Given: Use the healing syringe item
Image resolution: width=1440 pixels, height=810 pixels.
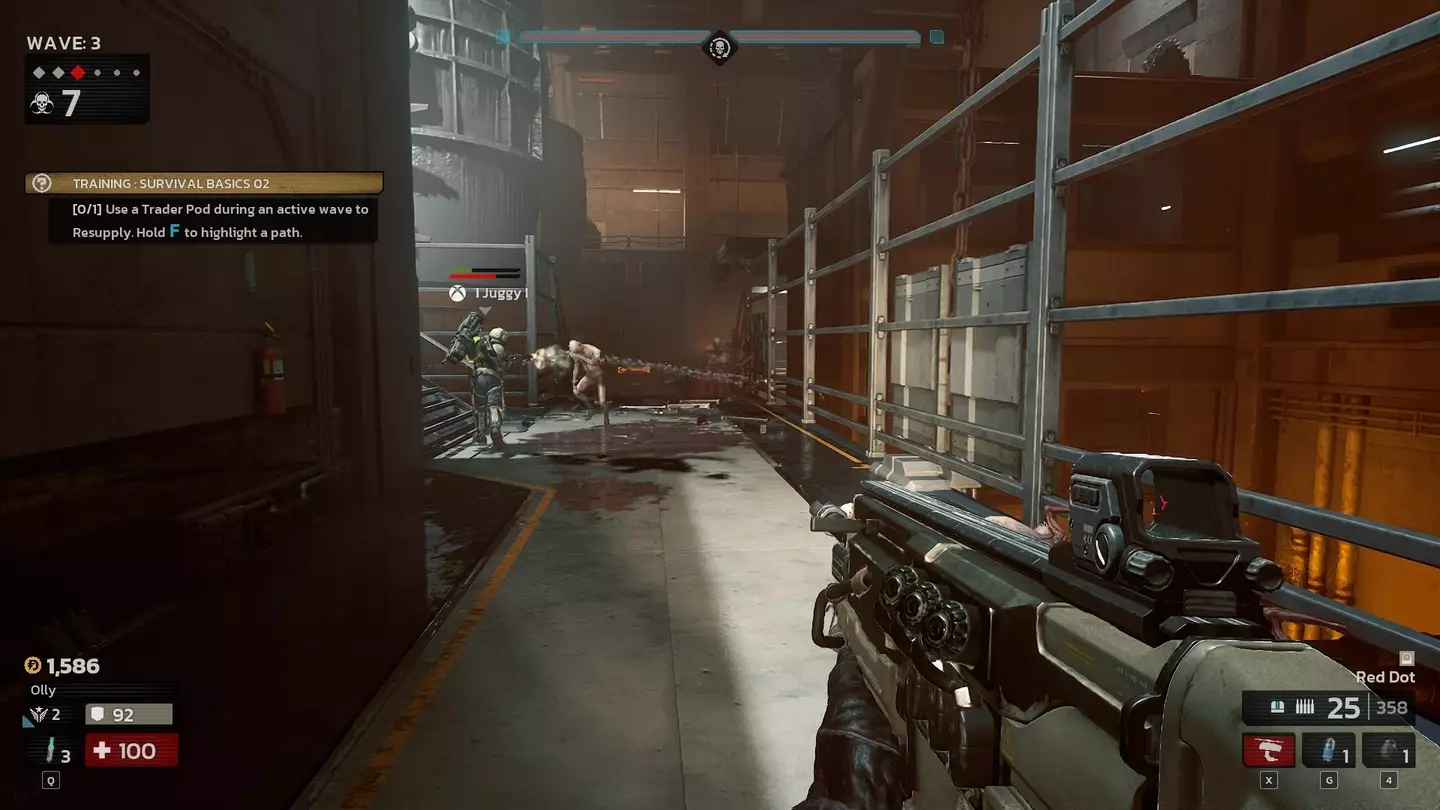Looking at the screenshot, I should click(x=50, y=750).
